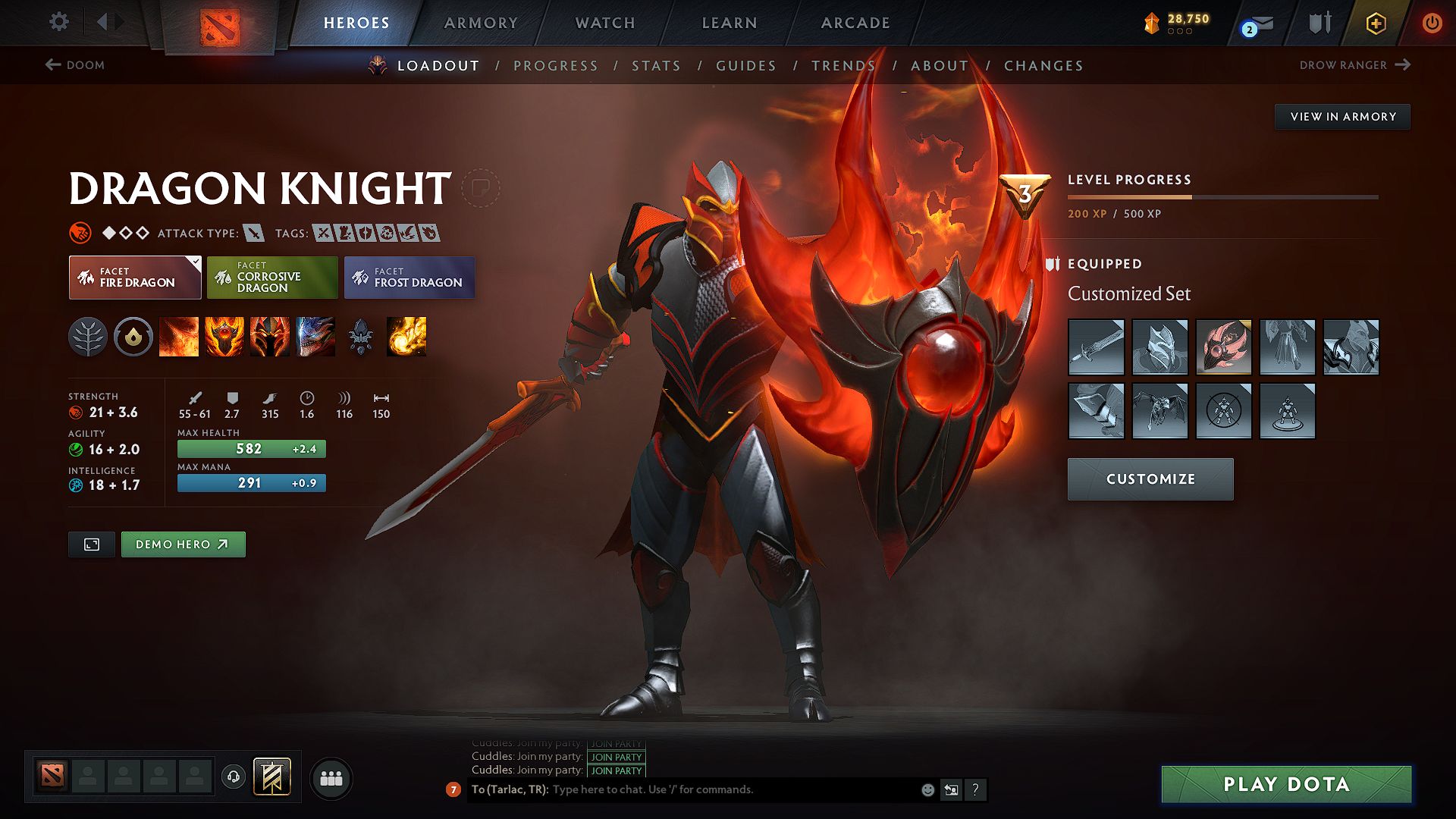The image size is (1456, 819).
Task: Click the Dota 2 logo in the top bar
Action: pos(218,25)
